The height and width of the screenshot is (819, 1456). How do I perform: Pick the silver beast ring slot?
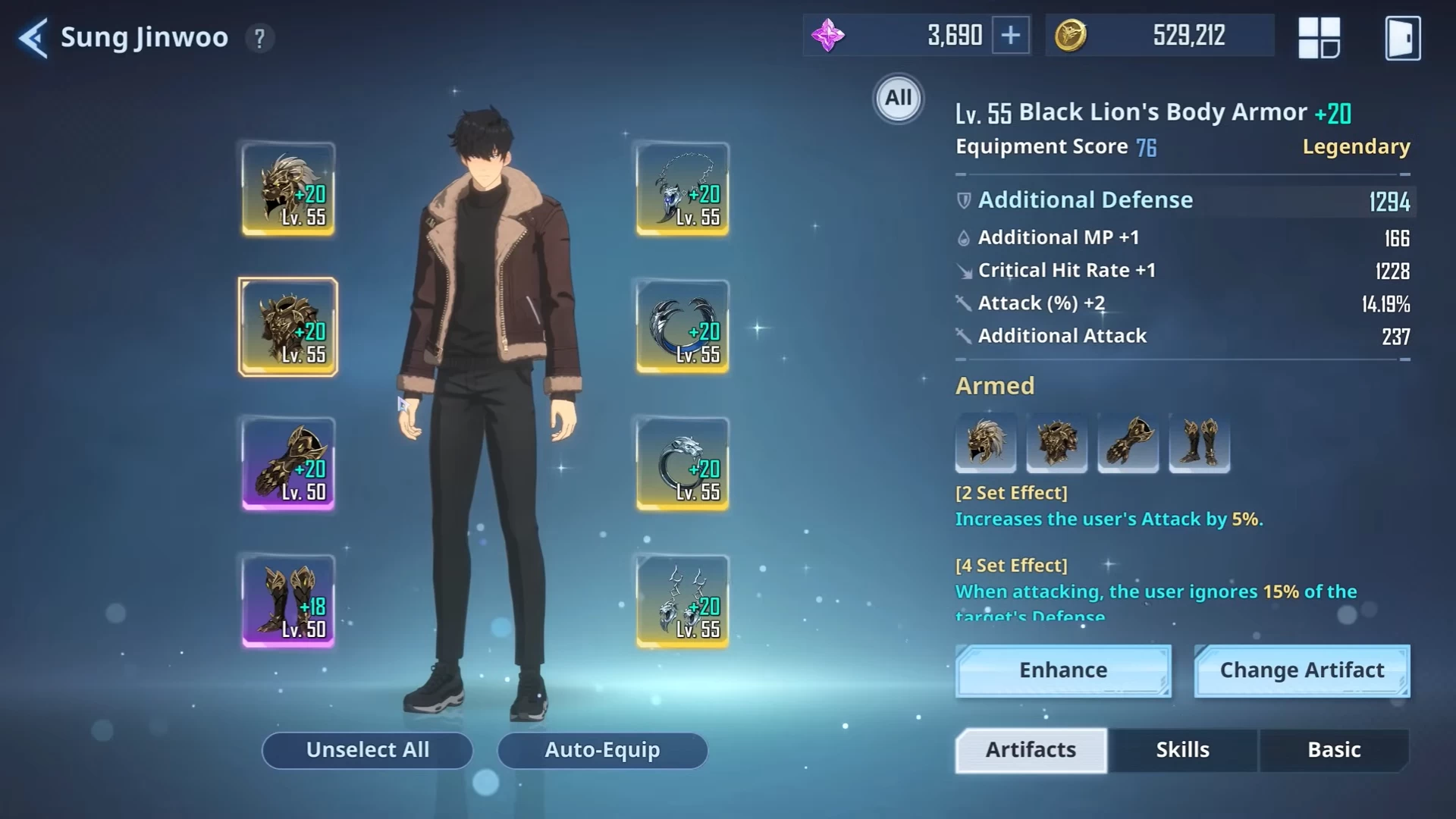(x=682, y=464)
